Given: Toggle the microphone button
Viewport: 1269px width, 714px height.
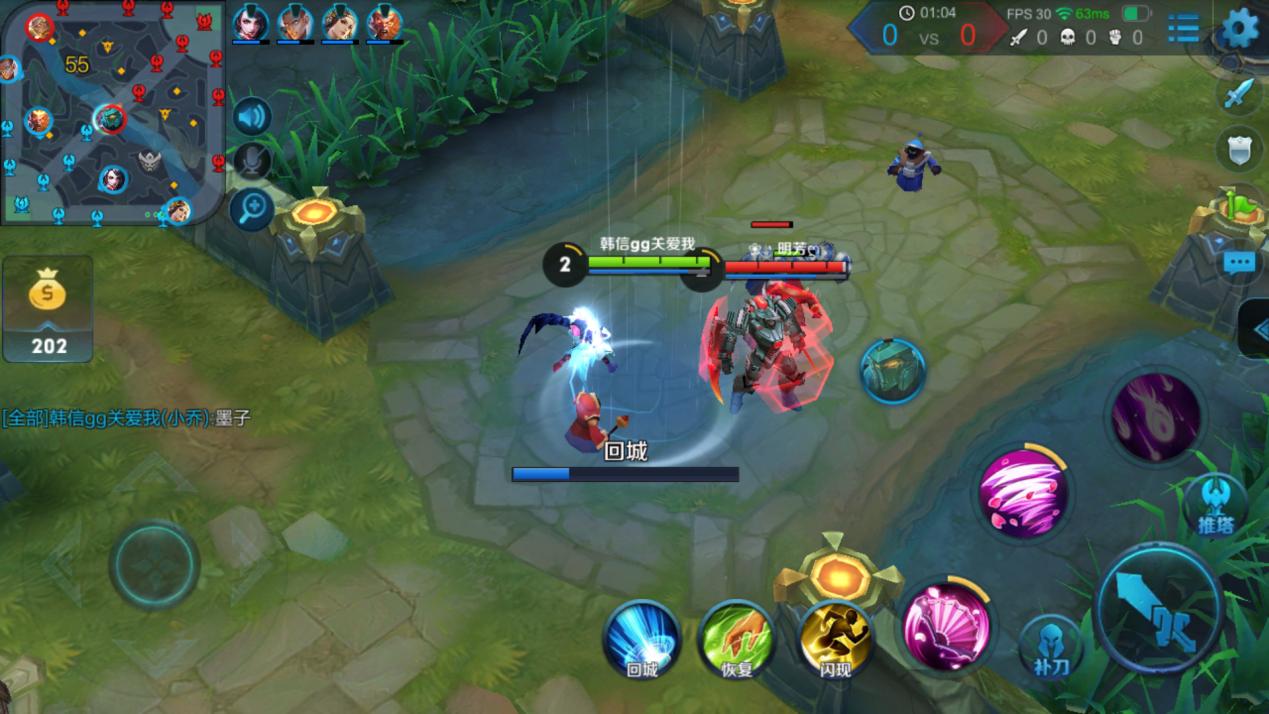Looking at the screenshot, I should point(252,162).
